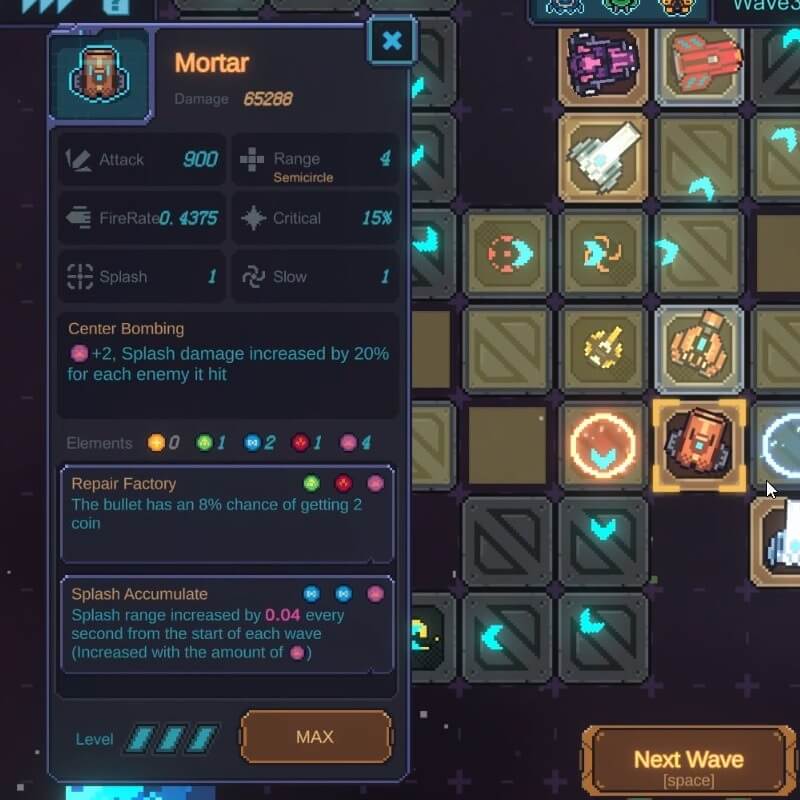Image resolution: width=800 pixels, height=800 pixels.
Task: Click the MAX level button
Action: coord(315,738)
